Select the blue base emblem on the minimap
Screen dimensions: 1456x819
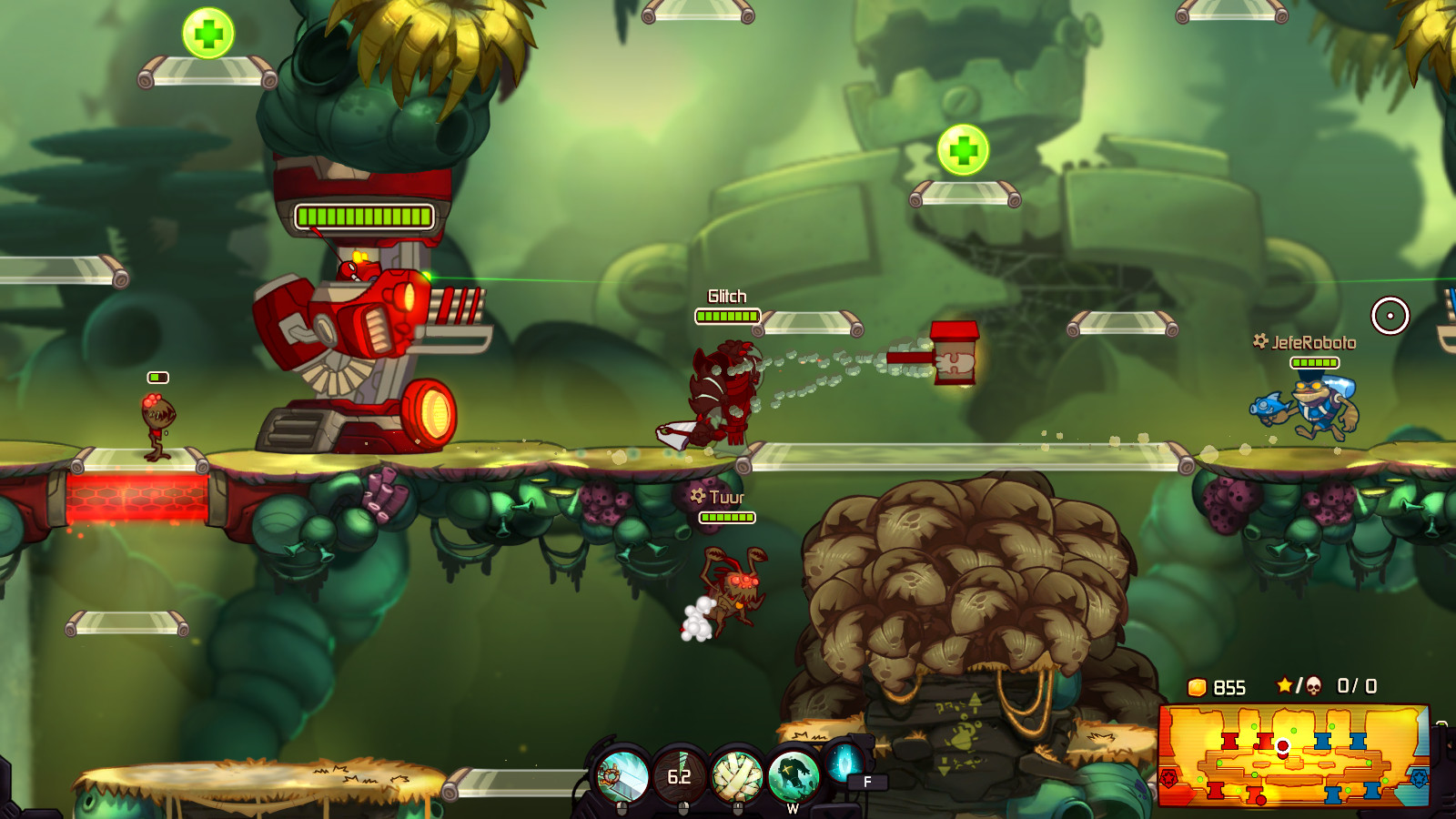(1421, 777)
